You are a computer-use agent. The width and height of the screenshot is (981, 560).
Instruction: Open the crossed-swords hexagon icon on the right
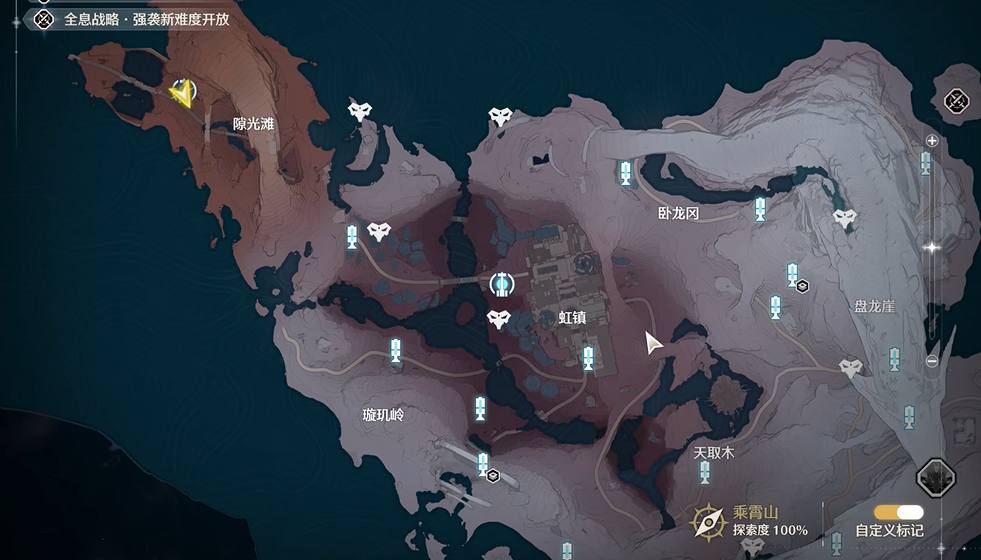coord(957,100)
